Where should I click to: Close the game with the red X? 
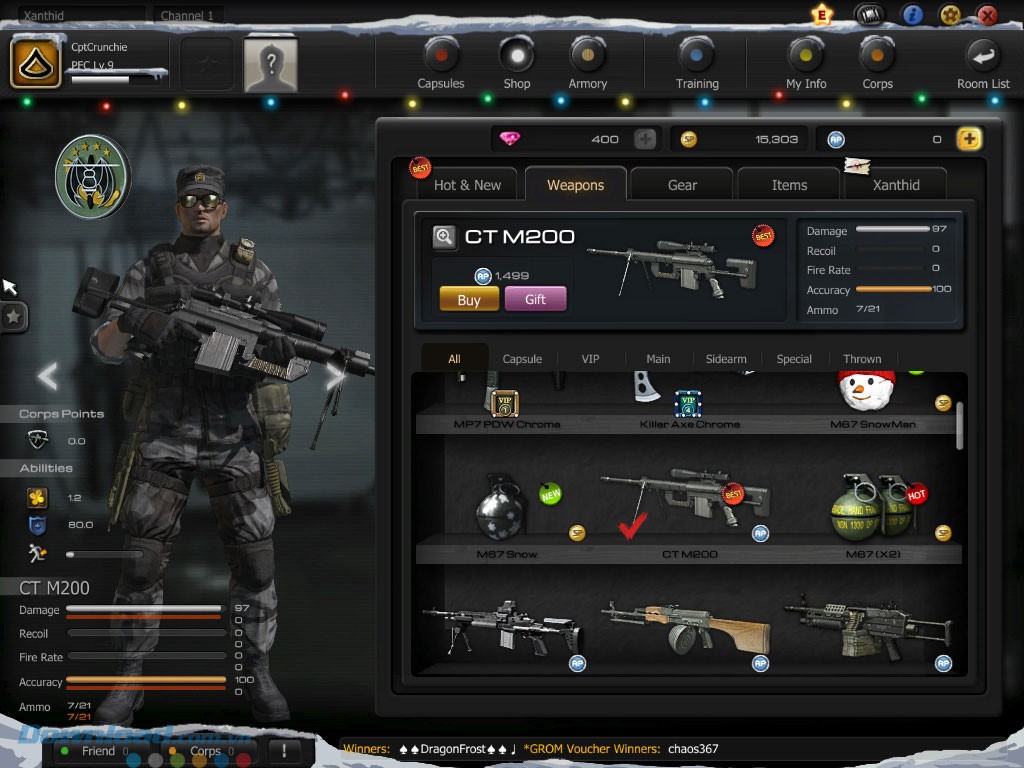(987, 15)
